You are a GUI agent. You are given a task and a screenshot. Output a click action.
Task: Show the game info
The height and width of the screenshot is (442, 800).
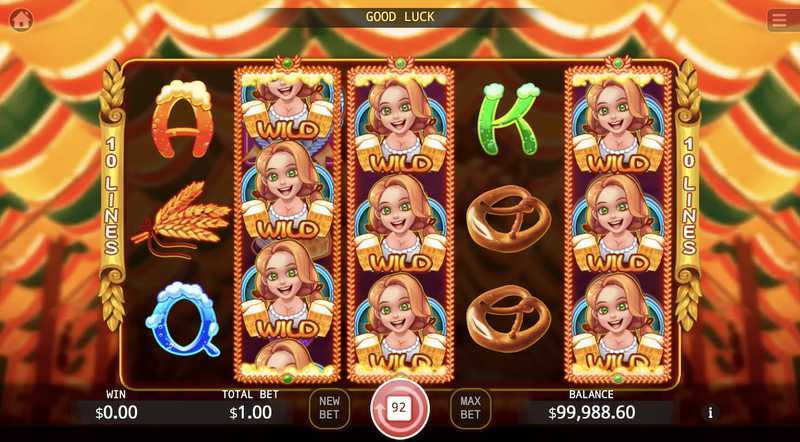tap(711, 412)
